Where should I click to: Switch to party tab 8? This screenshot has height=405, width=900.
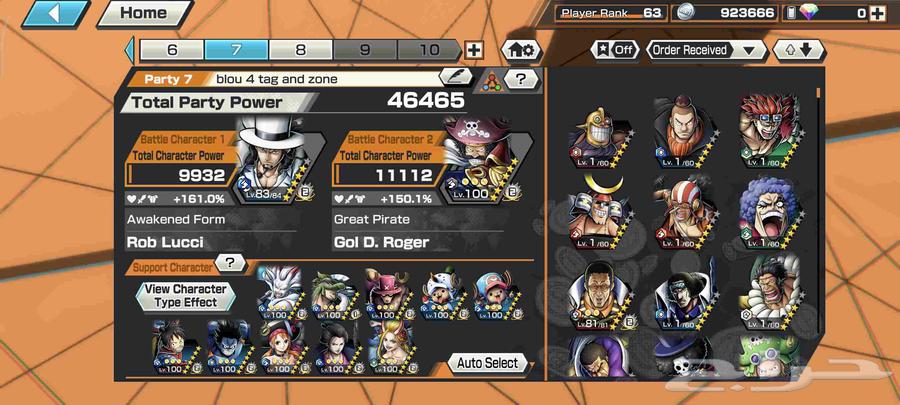[301, 49]
